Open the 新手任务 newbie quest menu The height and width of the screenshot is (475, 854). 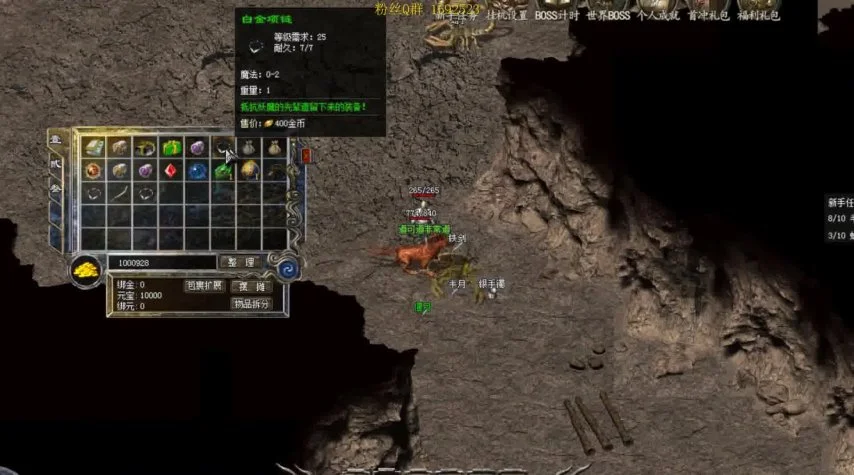456,15
